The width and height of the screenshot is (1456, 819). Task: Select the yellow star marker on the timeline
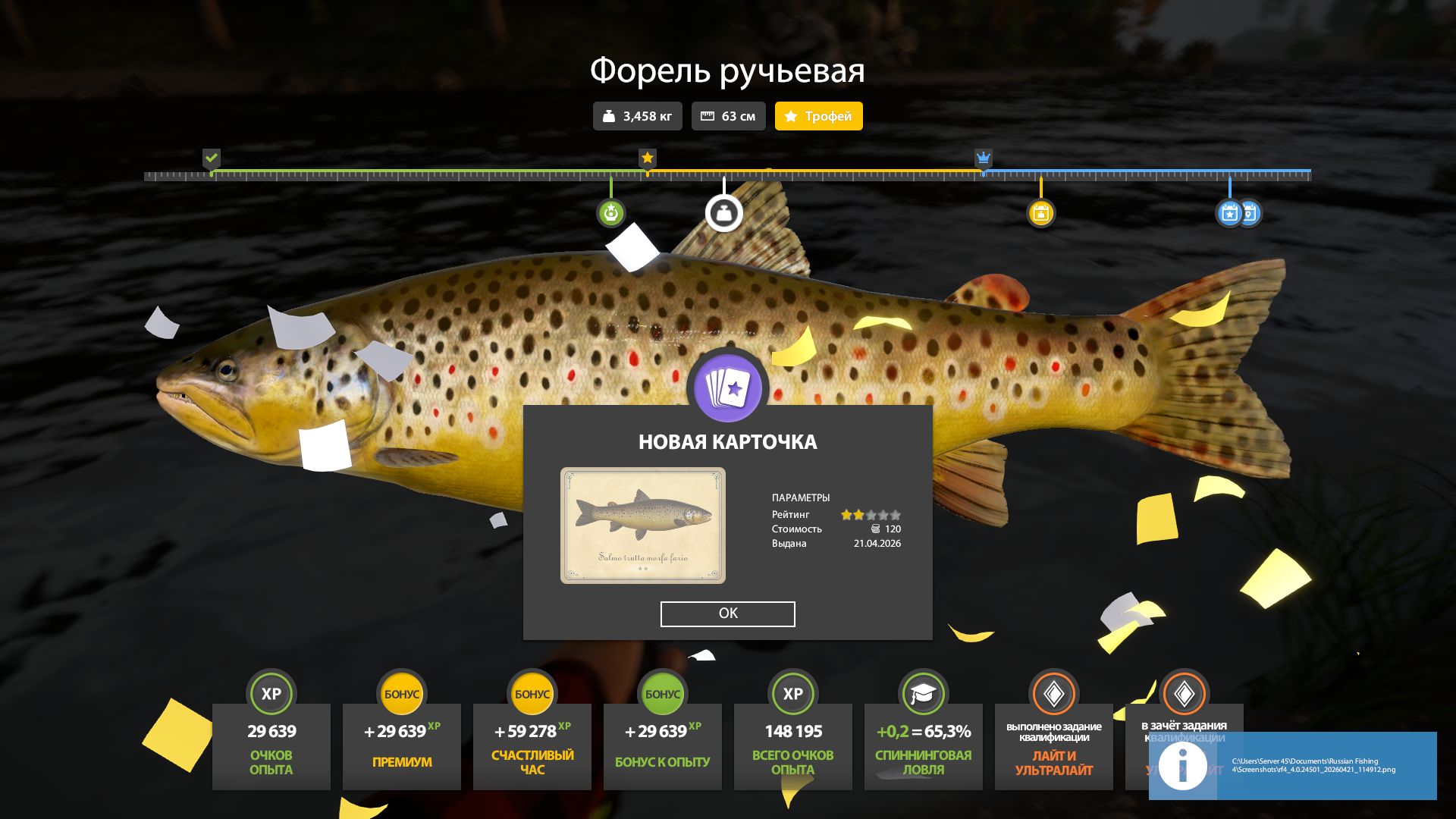pos(647,158)
